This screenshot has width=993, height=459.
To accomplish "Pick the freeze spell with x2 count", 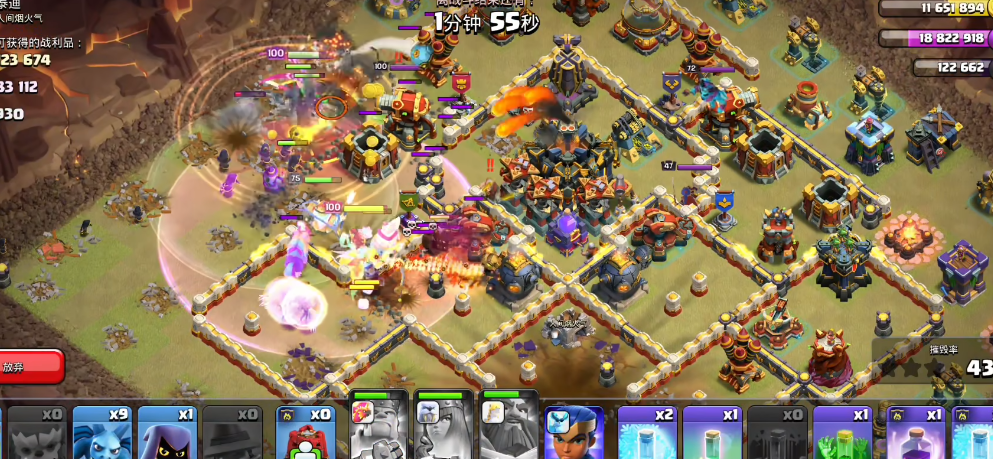I will point(647,432).
